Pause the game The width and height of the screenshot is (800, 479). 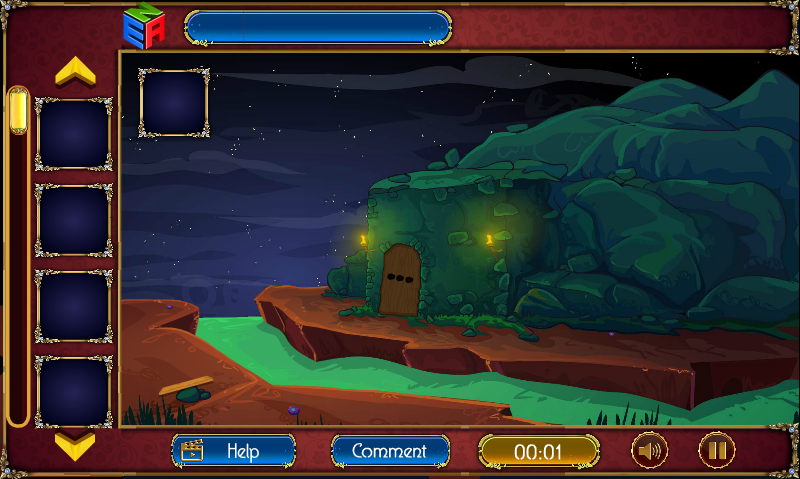coord(716,451)
